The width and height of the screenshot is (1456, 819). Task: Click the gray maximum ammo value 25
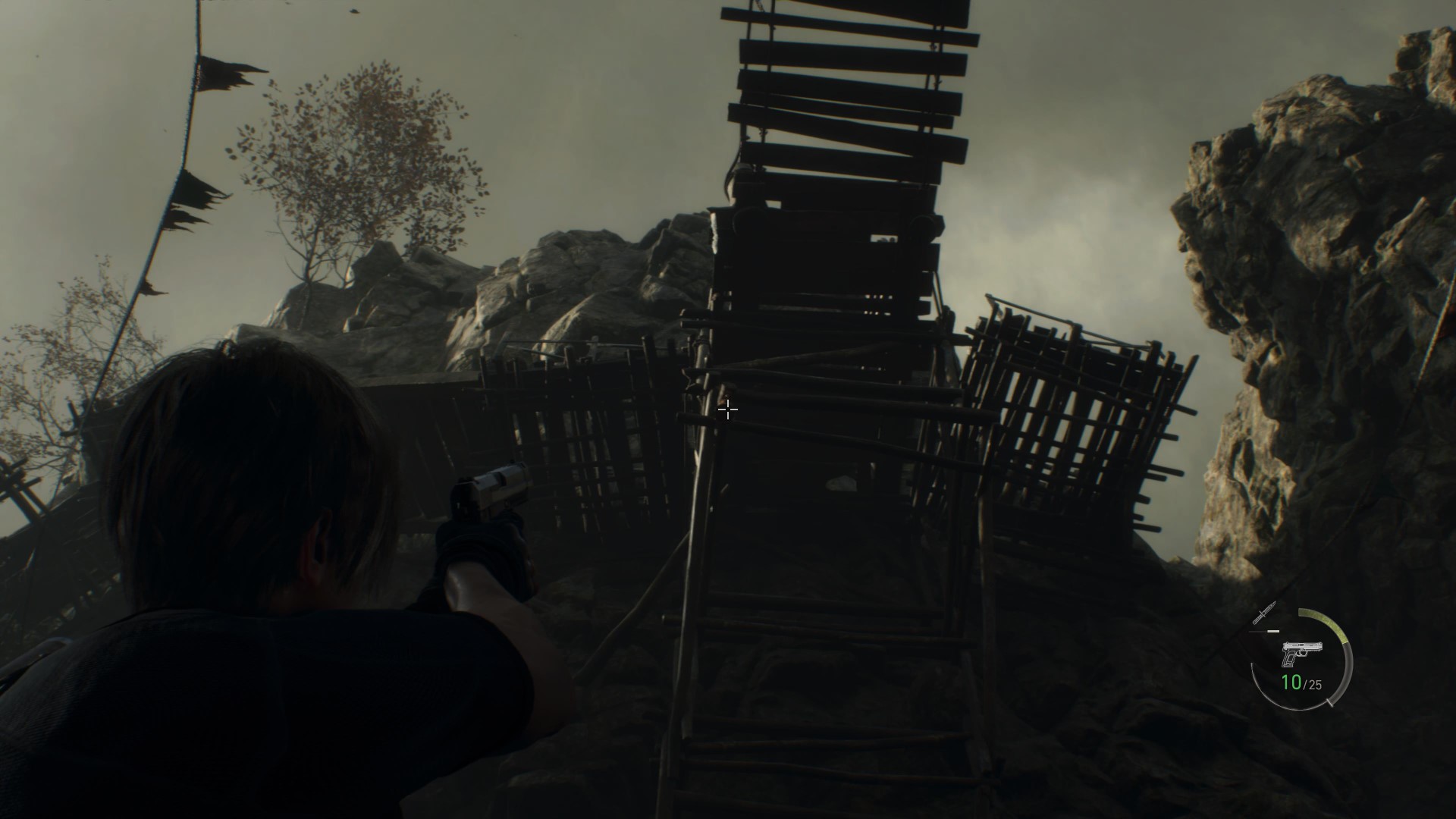tap(1315, 683)
